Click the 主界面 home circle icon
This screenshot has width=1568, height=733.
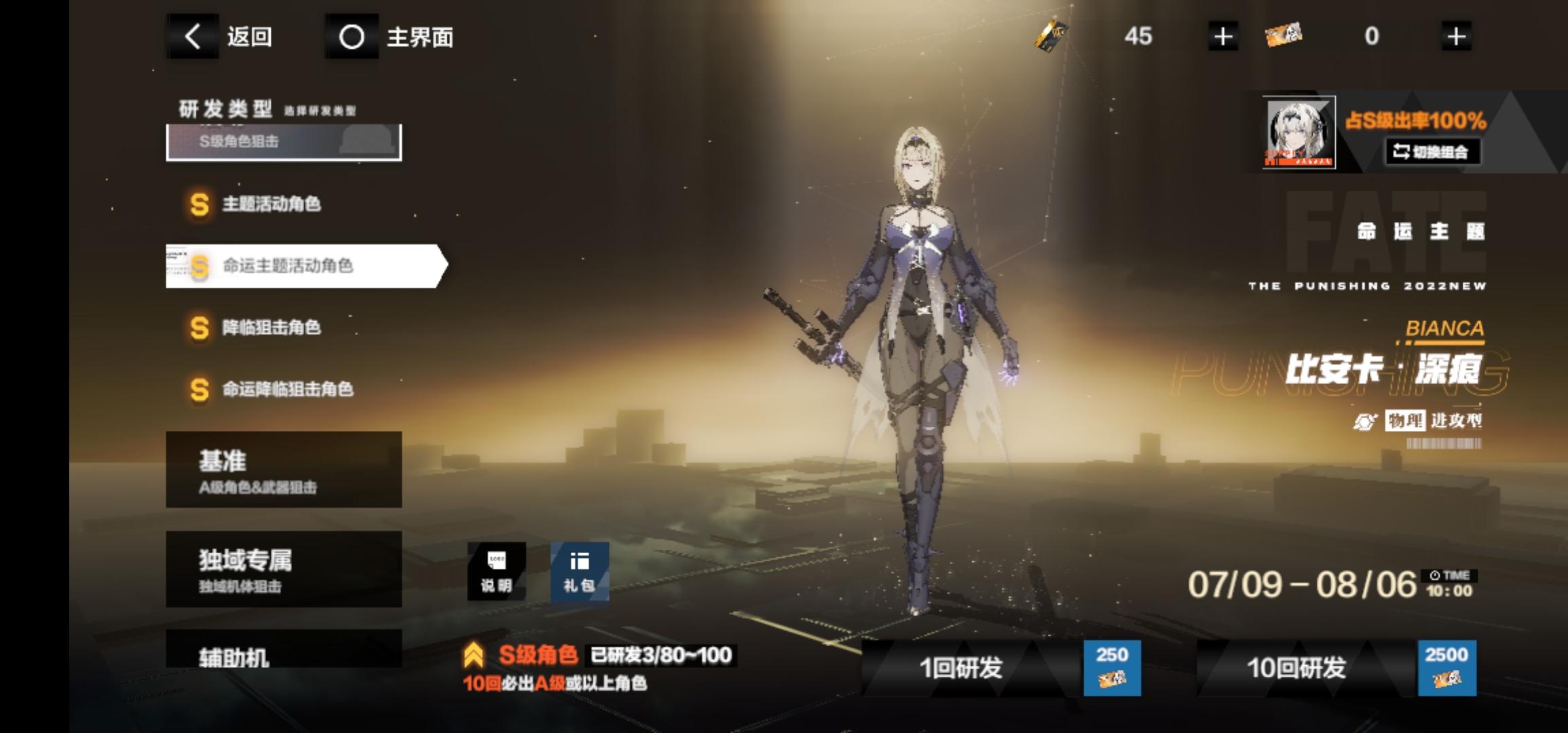[352, 37]
